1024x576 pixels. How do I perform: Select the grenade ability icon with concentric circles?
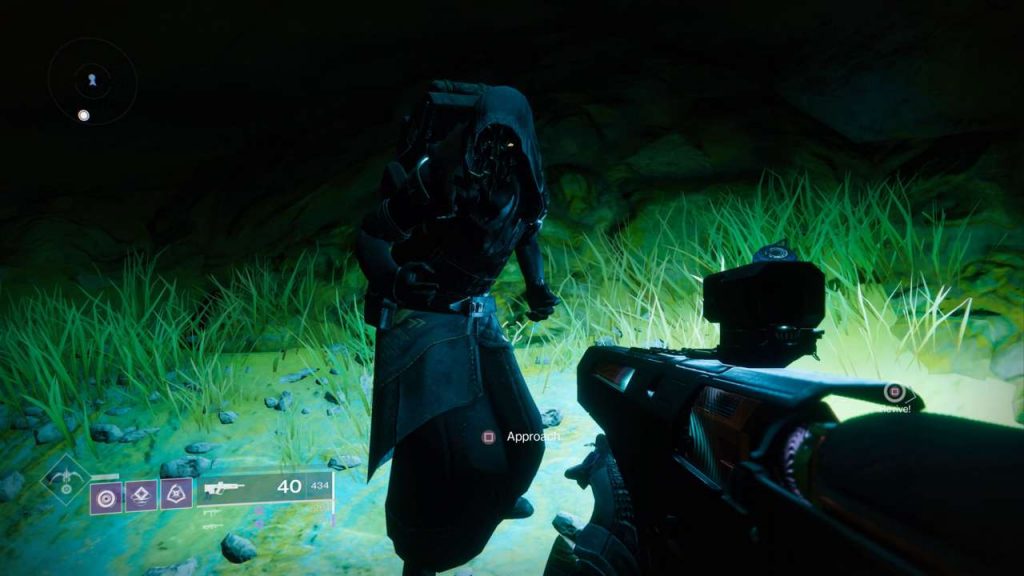click(x=106, y=495)
